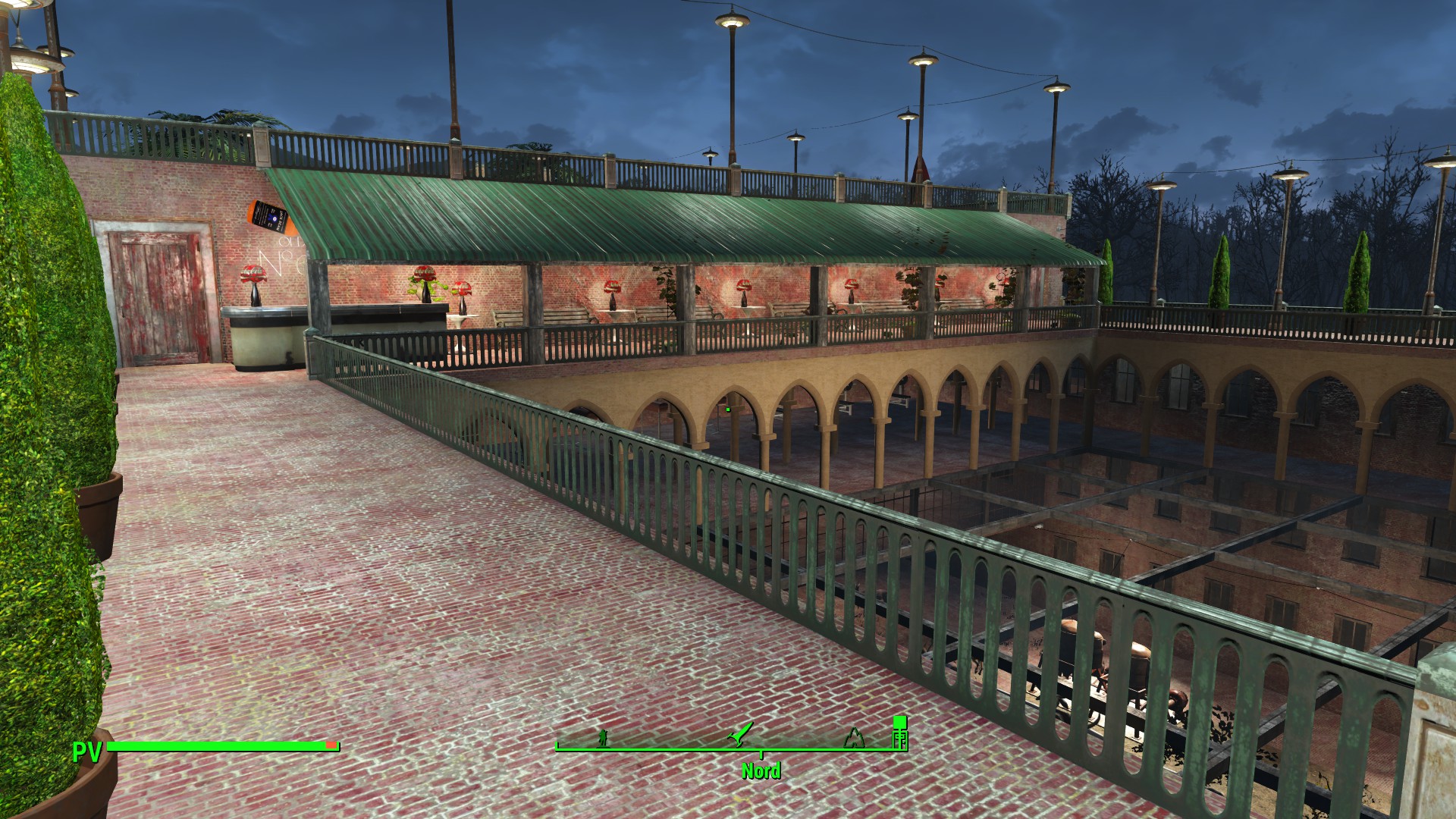Click the minuteman statue marker on the compass

[x=603, y=737]
